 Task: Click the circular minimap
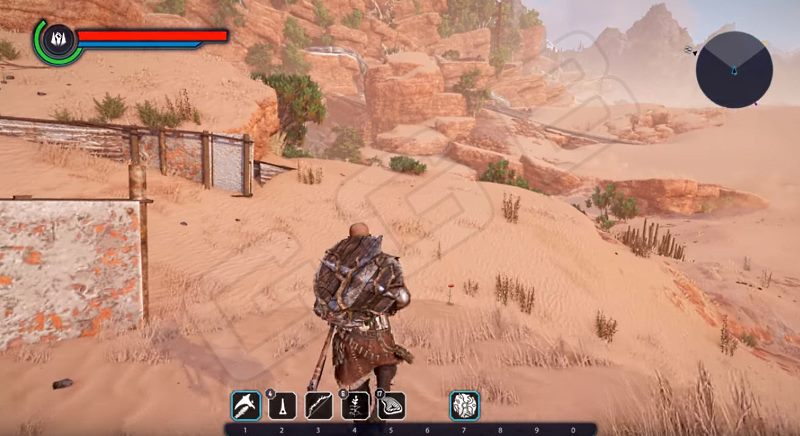[734, 69]
